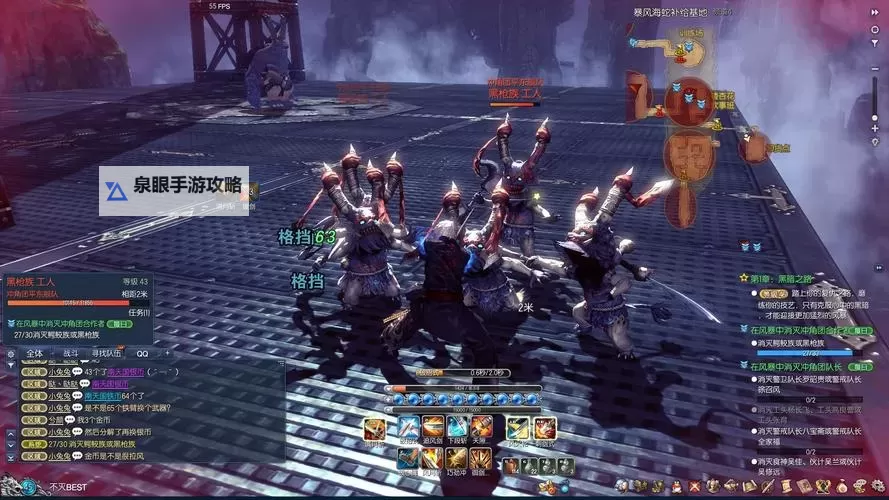Open the 战斗 chat tab
Viewport: 889px width, 500px height.
click(x=71, y=353)
